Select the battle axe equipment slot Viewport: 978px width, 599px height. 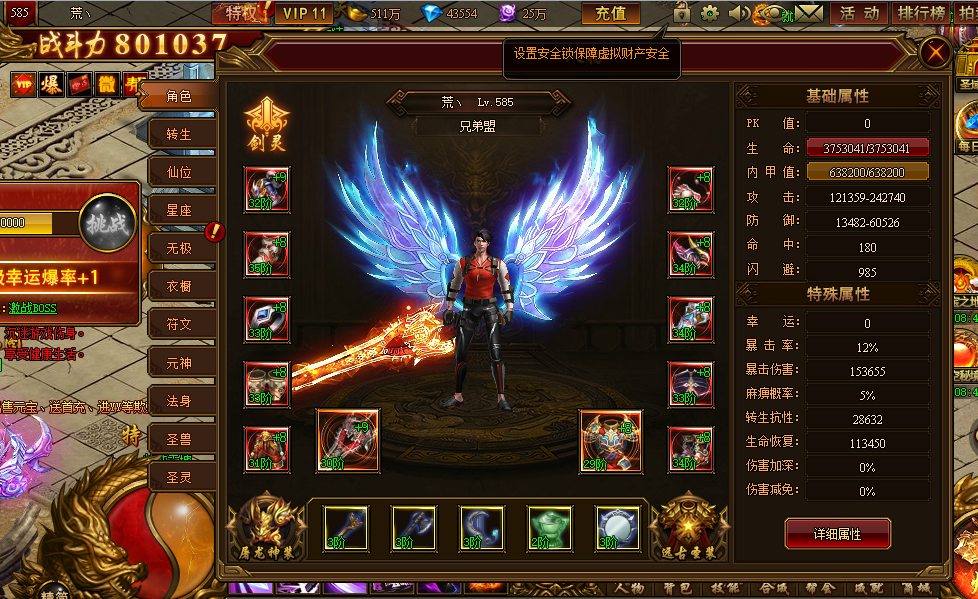tap(413, 527)
